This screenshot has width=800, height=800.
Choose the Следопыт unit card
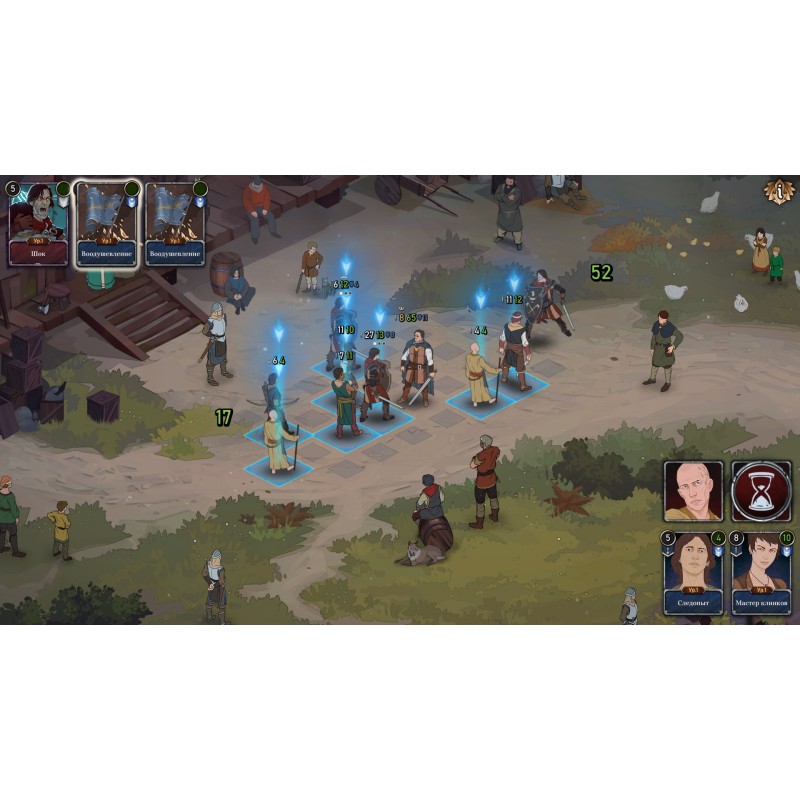pos(693,573)
